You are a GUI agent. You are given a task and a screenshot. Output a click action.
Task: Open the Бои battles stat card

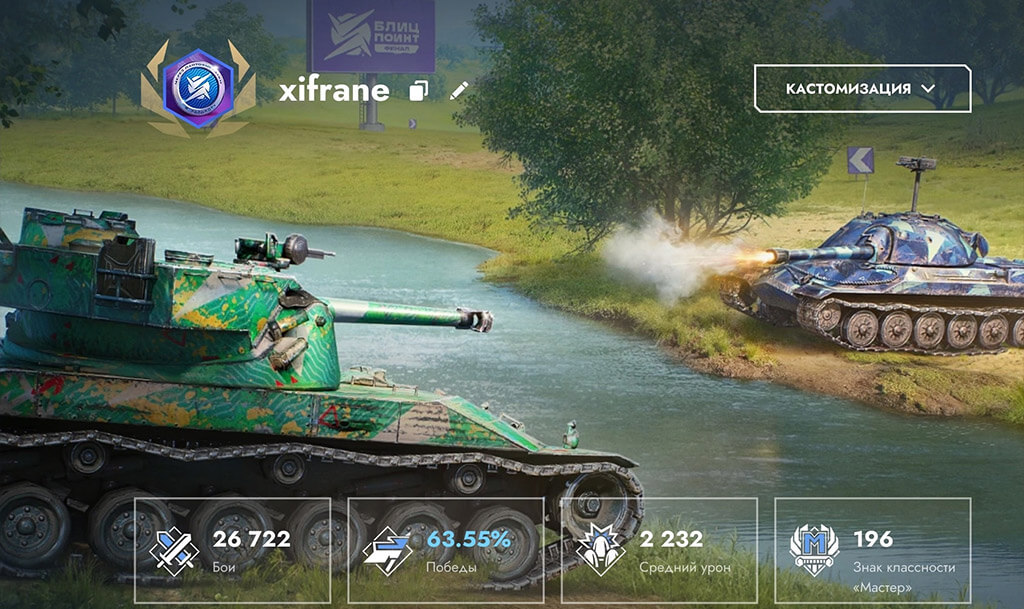tap(232, 550)
